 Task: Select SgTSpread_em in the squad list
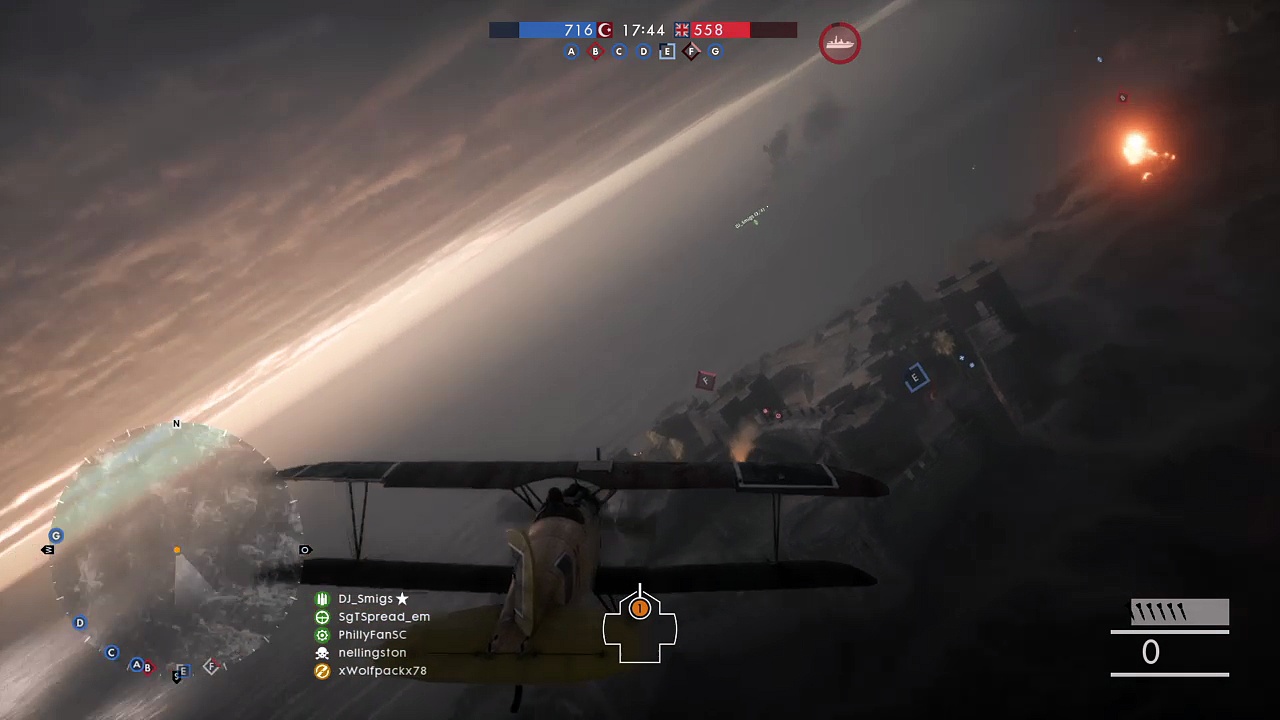[x=383, y=617]
